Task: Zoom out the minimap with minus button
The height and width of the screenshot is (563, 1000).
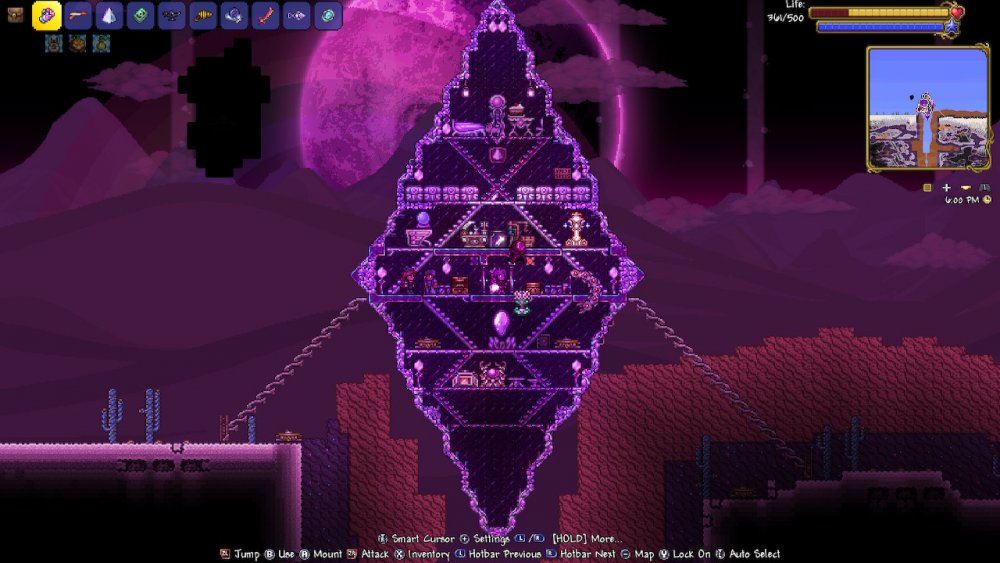Action: pos(965,187)
